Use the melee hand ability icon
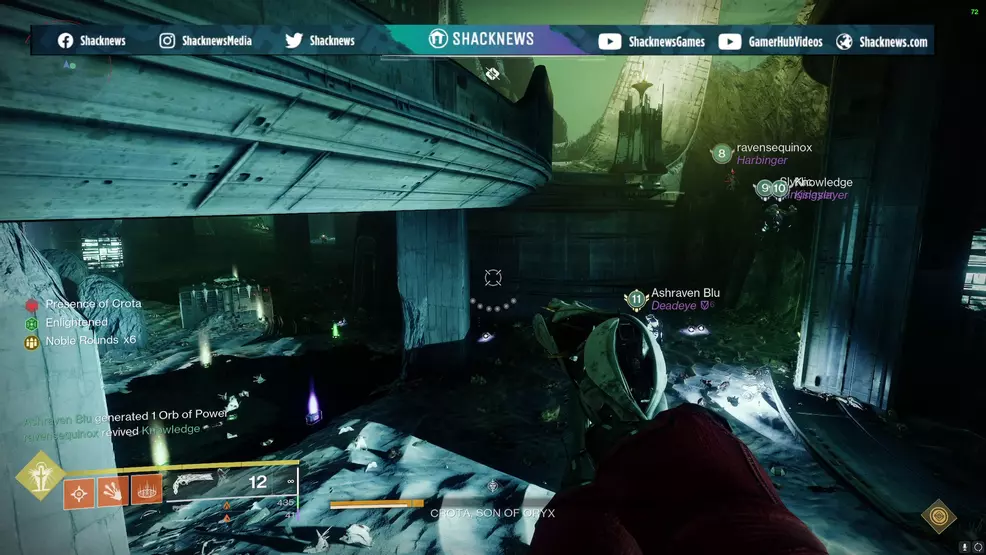This screenshot has height=555, width=986. 113,491
